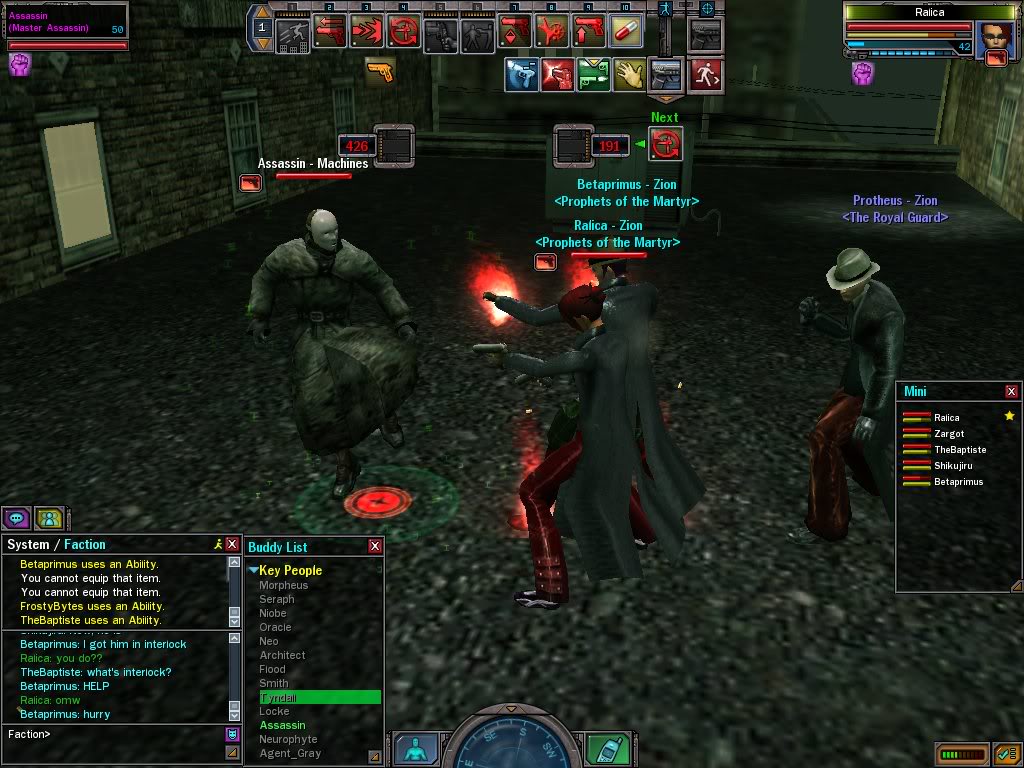The width and height of the screenshot is (1024, 768).
Task: Select the open hand tactic icon
Action: point(631,75)
